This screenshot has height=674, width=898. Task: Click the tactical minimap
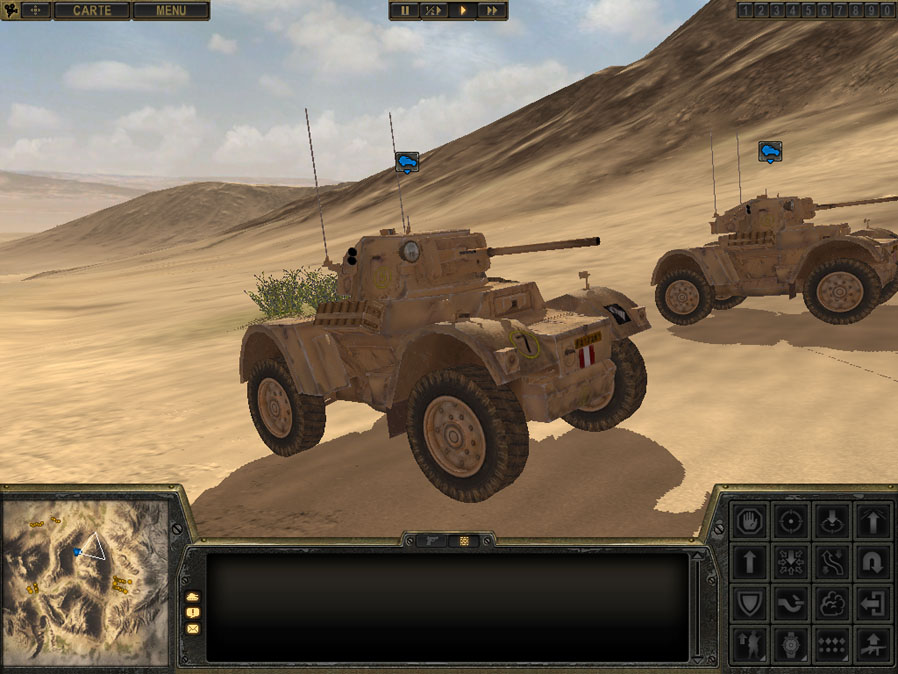click(x=84, y=580)
